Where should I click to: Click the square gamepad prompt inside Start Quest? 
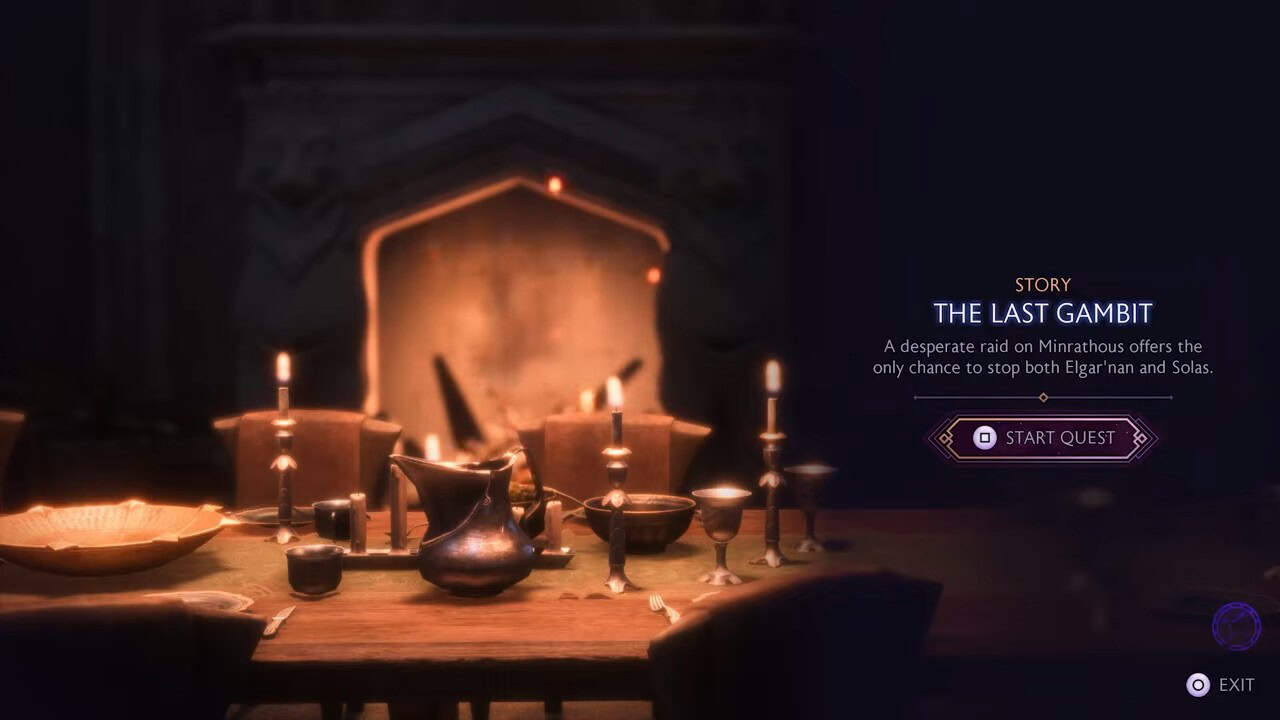tap(984, 438)
